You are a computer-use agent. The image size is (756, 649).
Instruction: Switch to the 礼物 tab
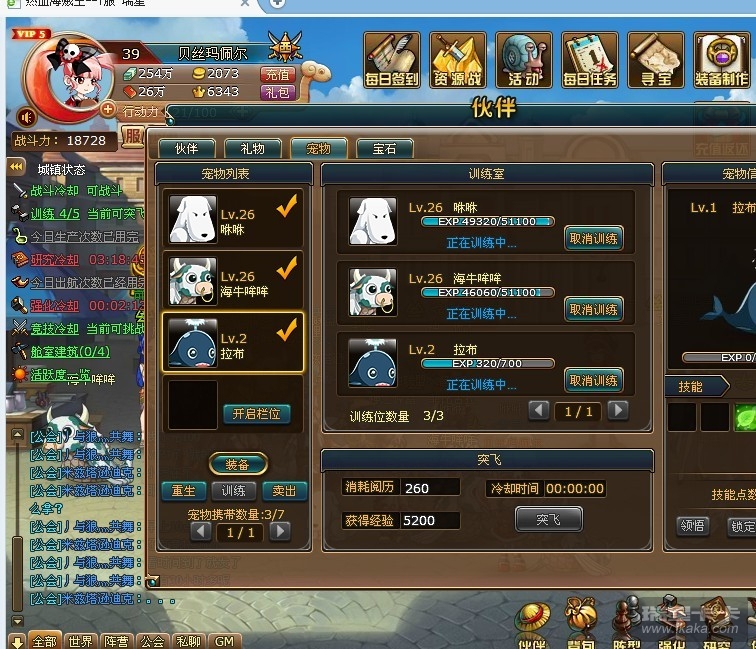click(252, 149)
